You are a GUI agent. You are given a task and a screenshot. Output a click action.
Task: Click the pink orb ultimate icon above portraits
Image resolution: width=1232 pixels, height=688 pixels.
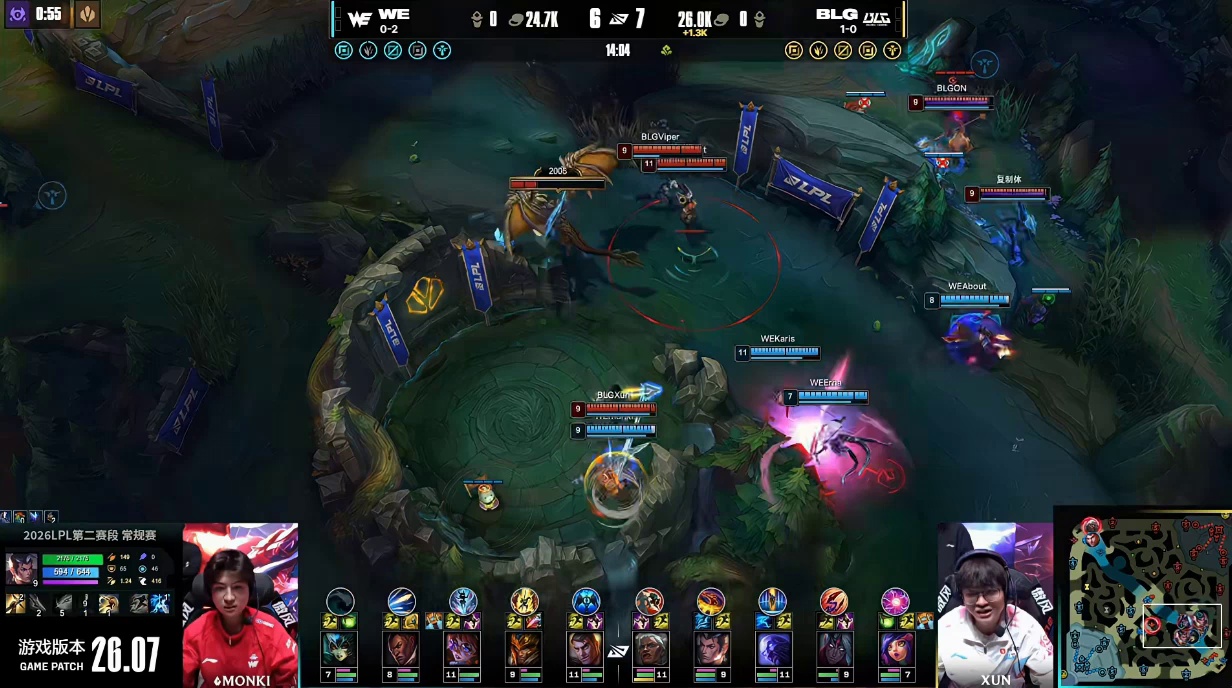pyautogui.click(x=895, y=601)
